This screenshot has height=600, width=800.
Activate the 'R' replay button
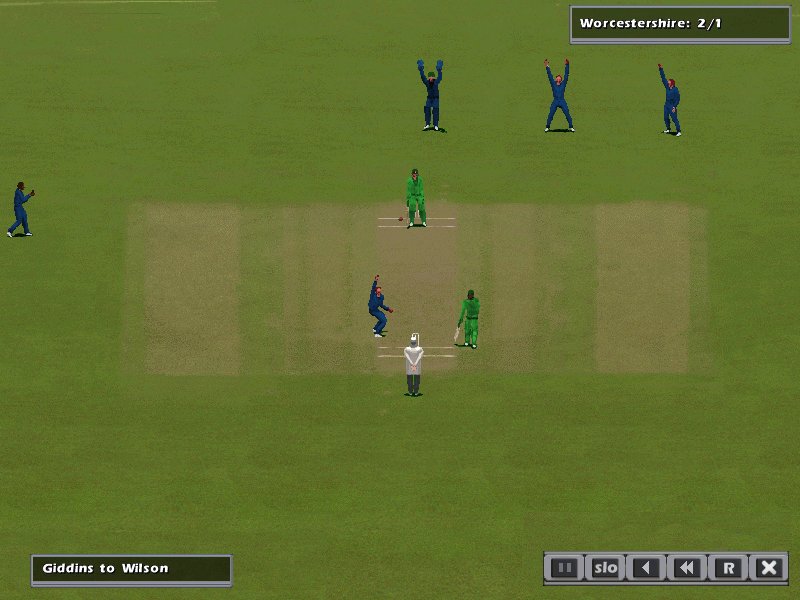[x=728, y=568]
